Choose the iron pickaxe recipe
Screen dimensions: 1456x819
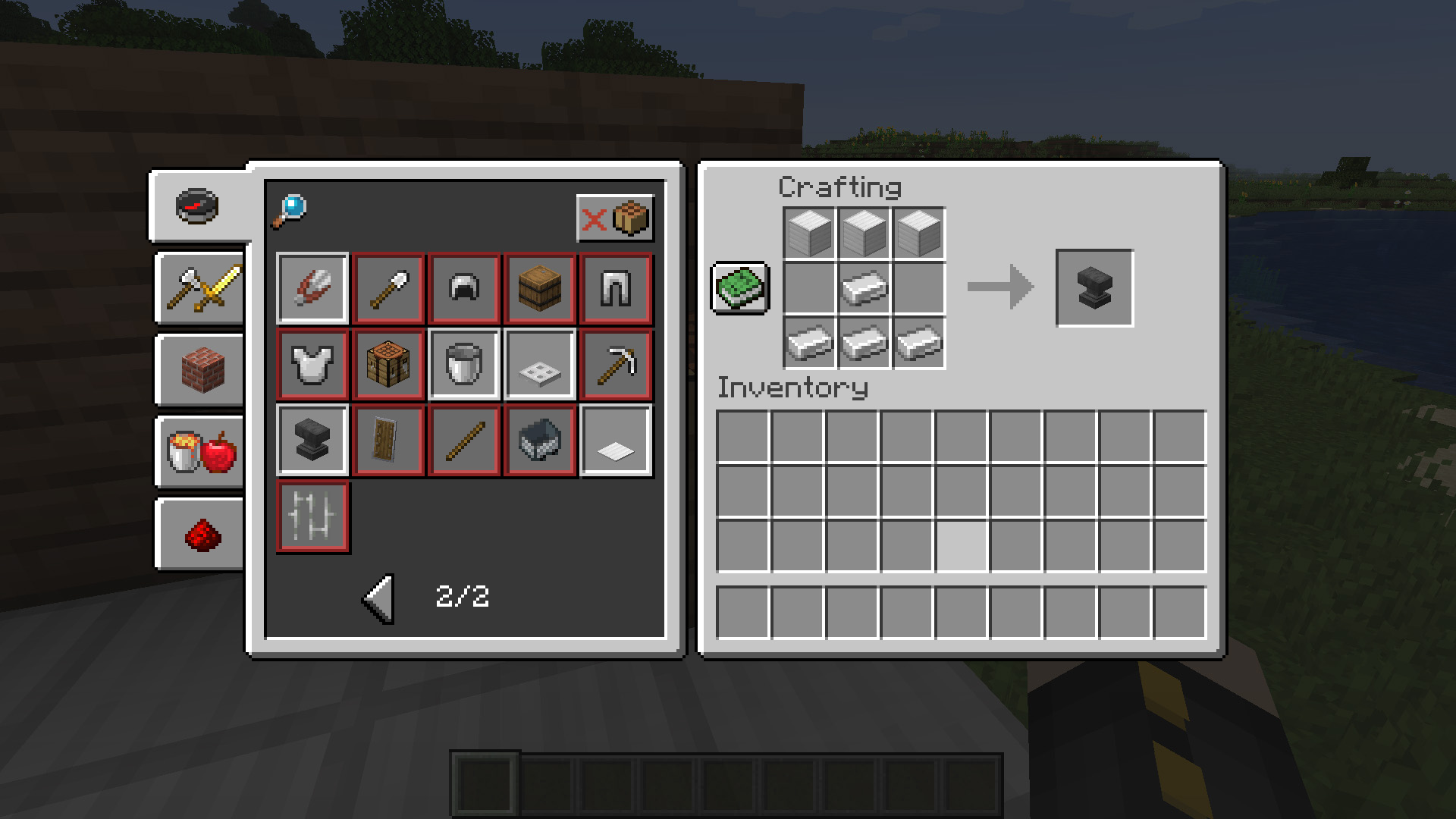616,364
